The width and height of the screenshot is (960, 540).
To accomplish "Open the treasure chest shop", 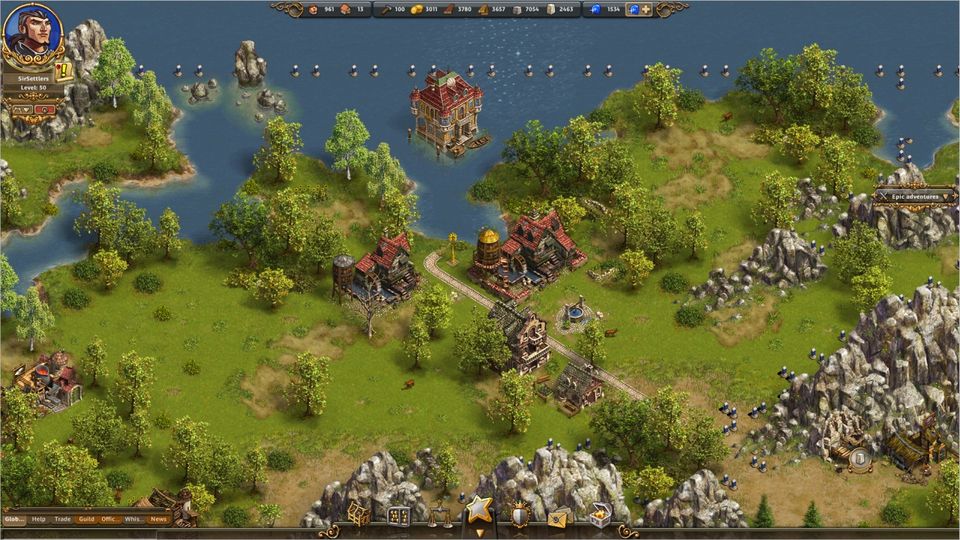I will (600, 515).
